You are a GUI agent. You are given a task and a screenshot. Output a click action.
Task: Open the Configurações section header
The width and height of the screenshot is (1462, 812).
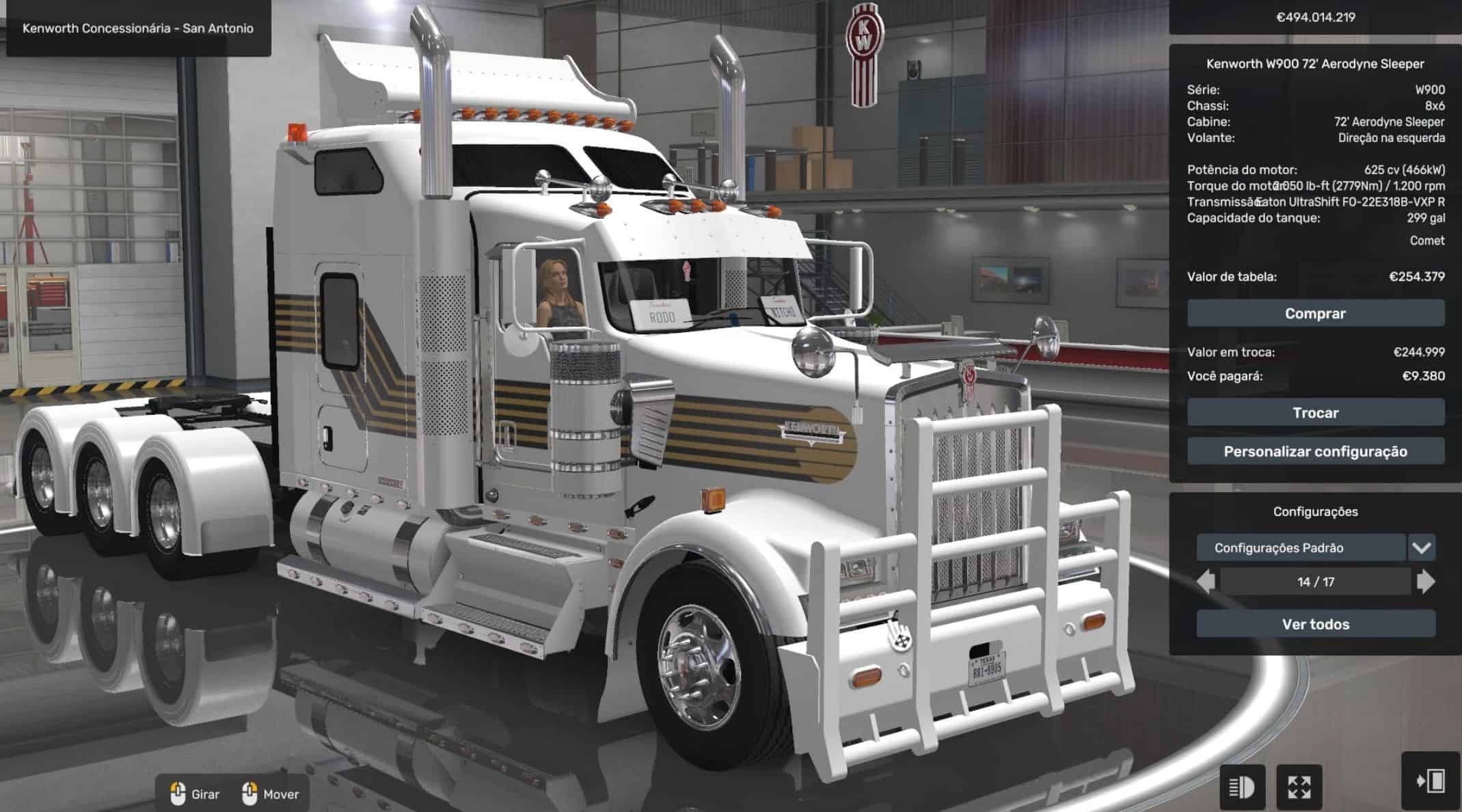pos(1316,511)
